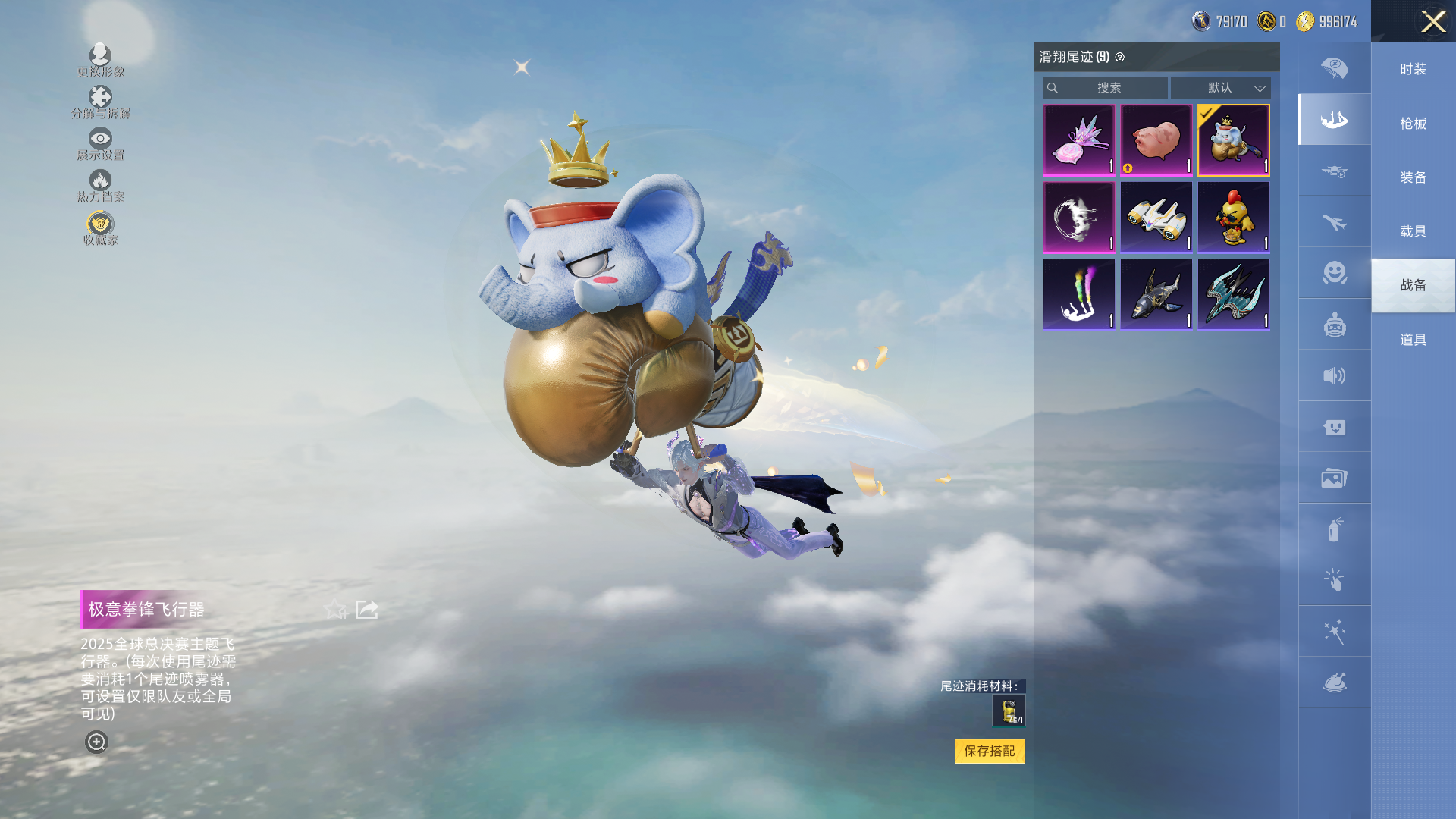Share the item using the share icon
This screenshot has width=1456, height=819.
pos(367,609)
